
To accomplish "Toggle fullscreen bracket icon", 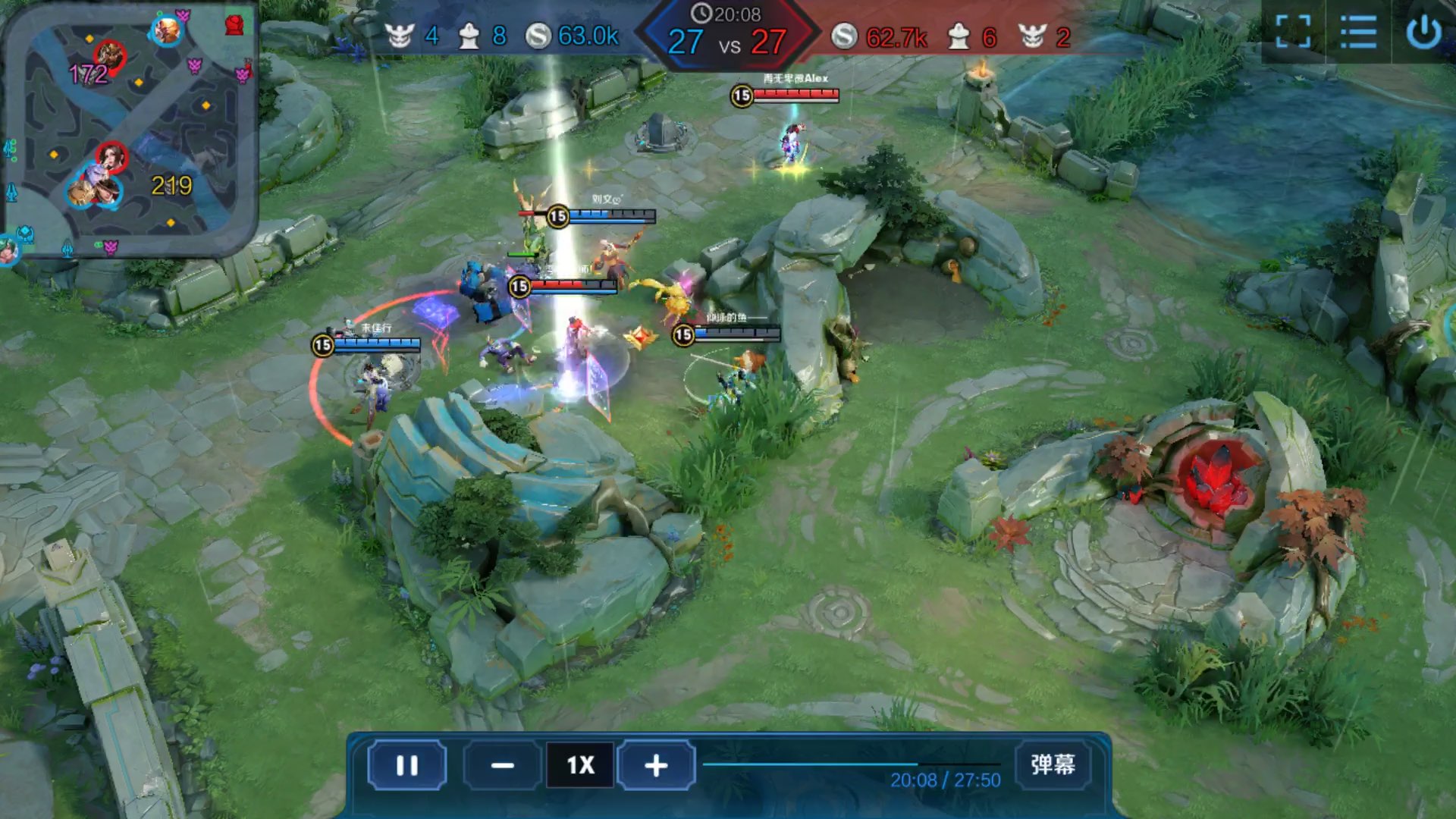I will pos(1293,33).
